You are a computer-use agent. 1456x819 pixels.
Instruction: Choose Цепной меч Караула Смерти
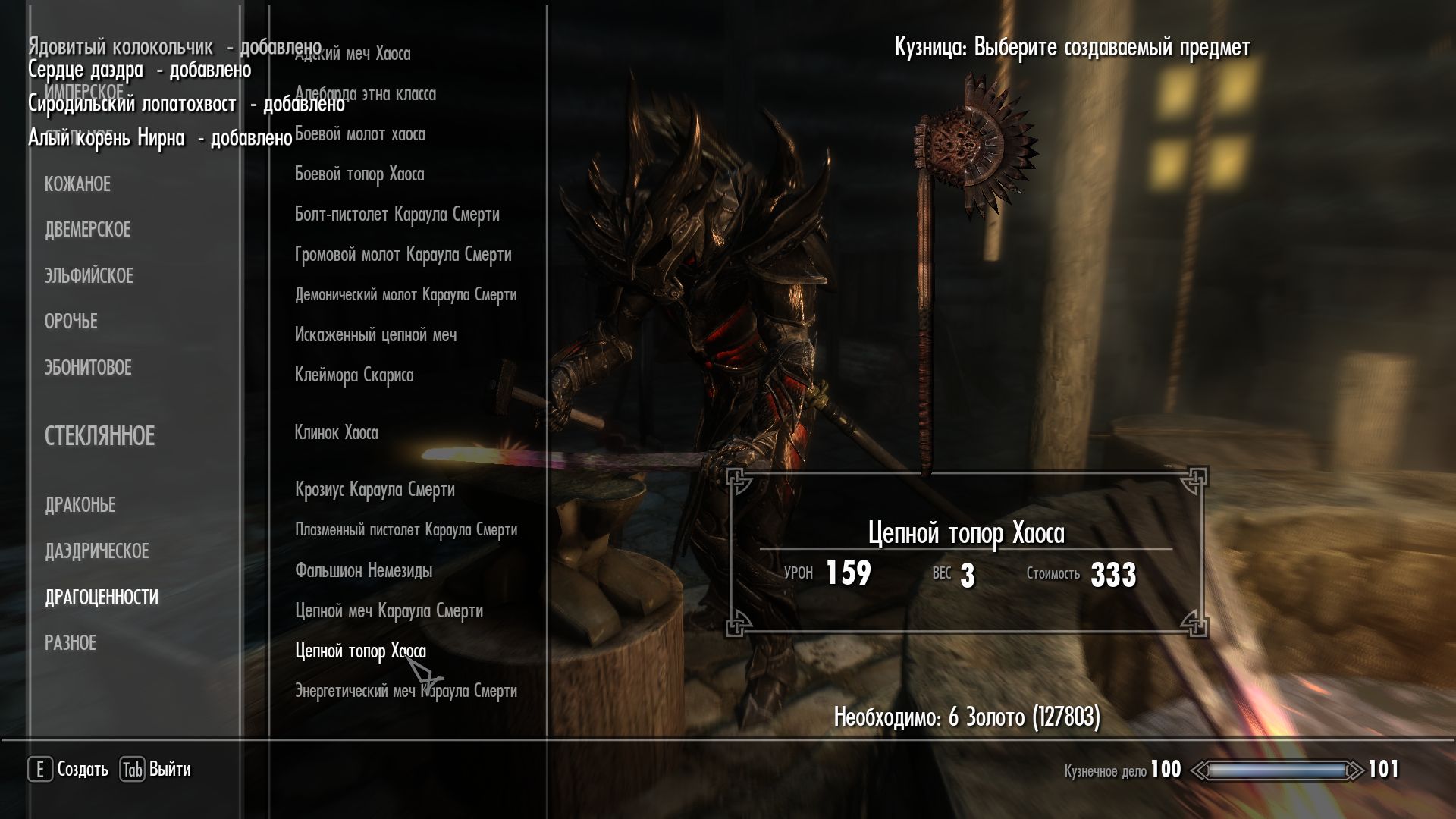click(388, 610)
